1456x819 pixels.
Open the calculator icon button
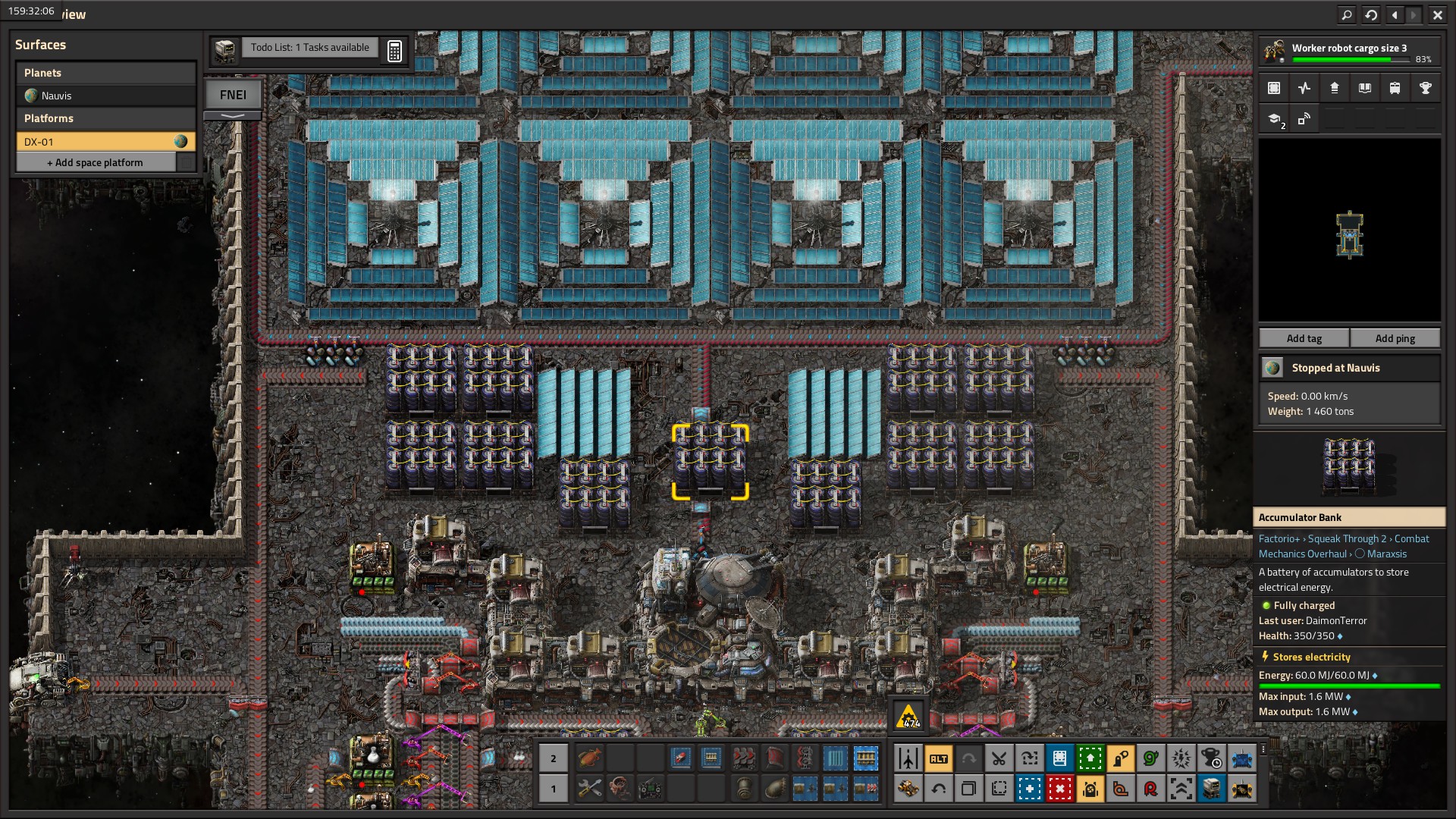394,51
